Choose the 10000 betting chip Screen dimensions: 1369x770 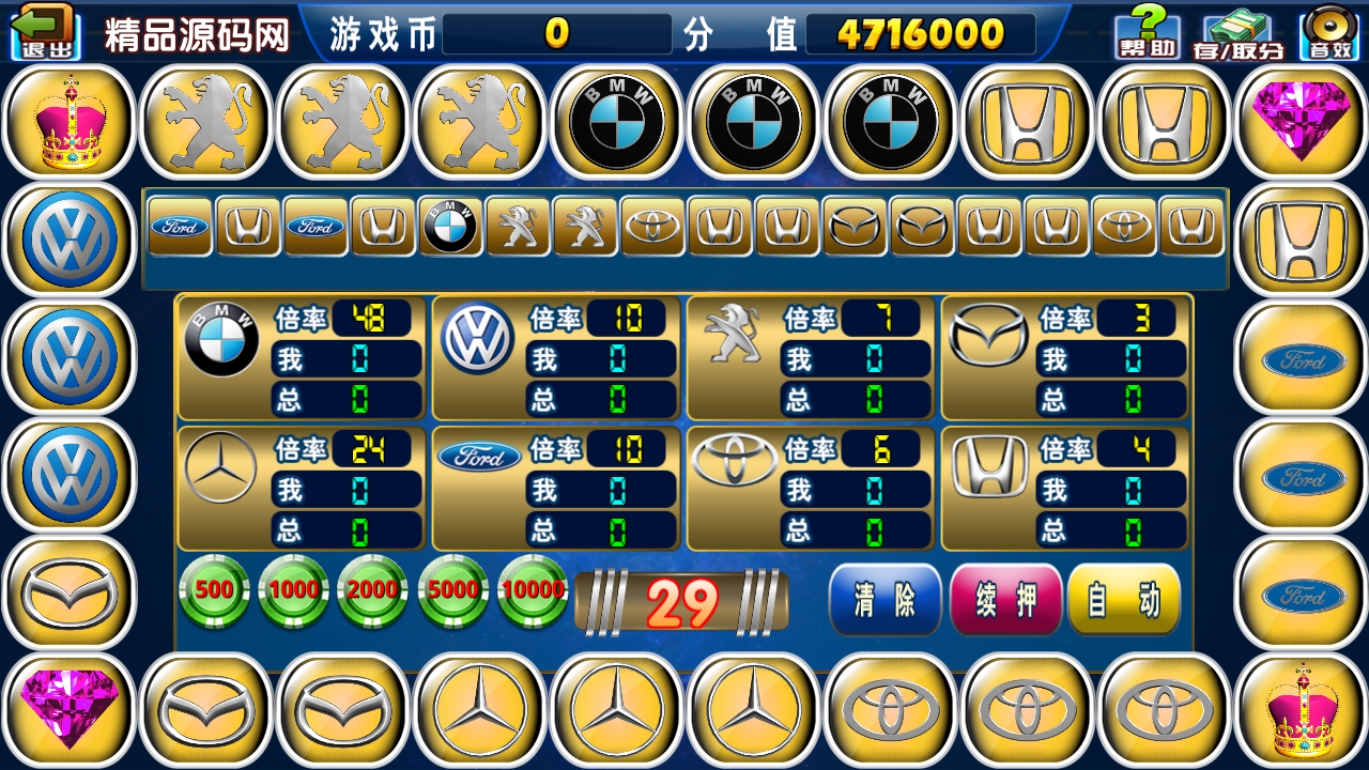pyautogui.click(x=532, y=590)
